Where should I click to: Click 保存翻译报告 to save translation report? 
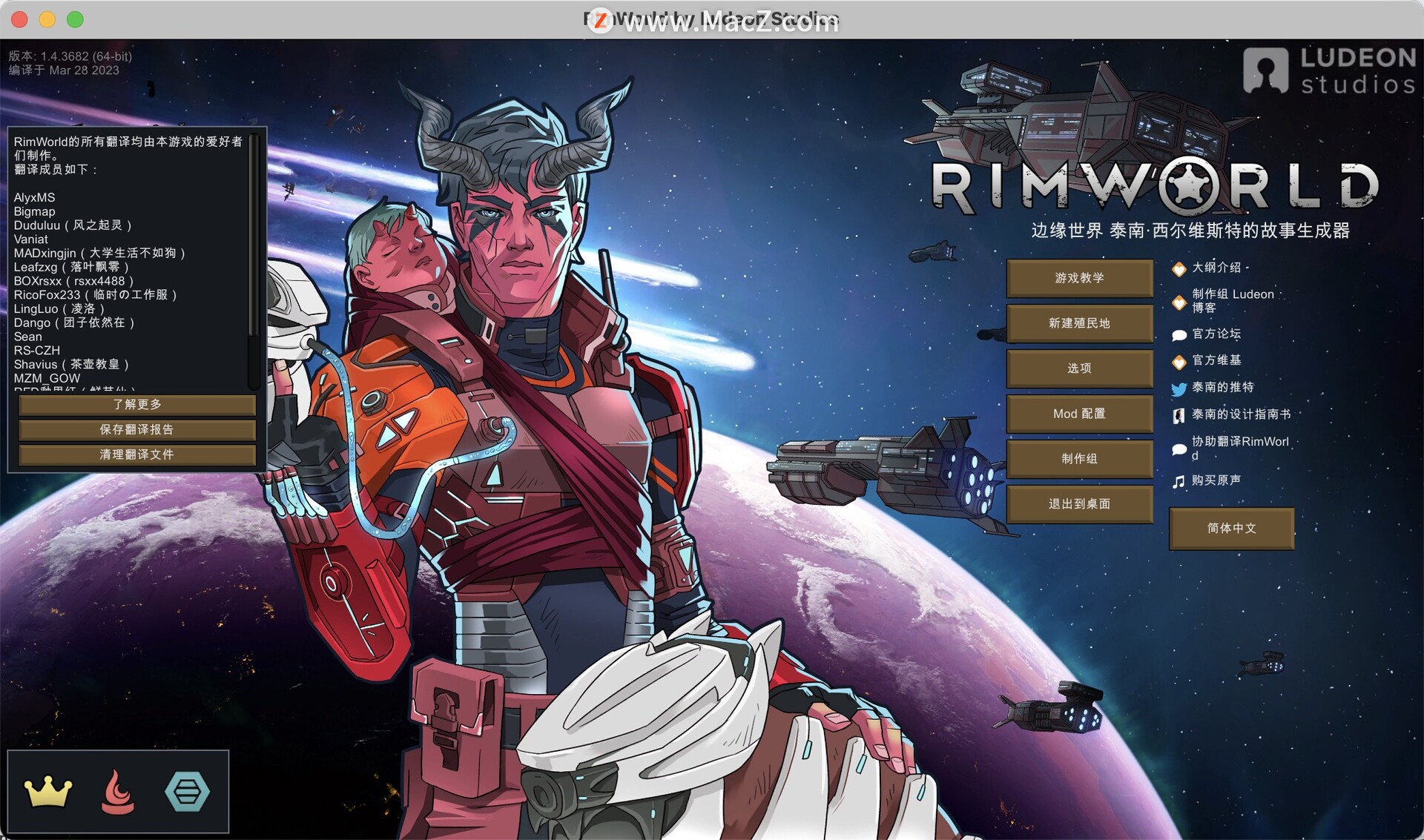coord(136,430)
